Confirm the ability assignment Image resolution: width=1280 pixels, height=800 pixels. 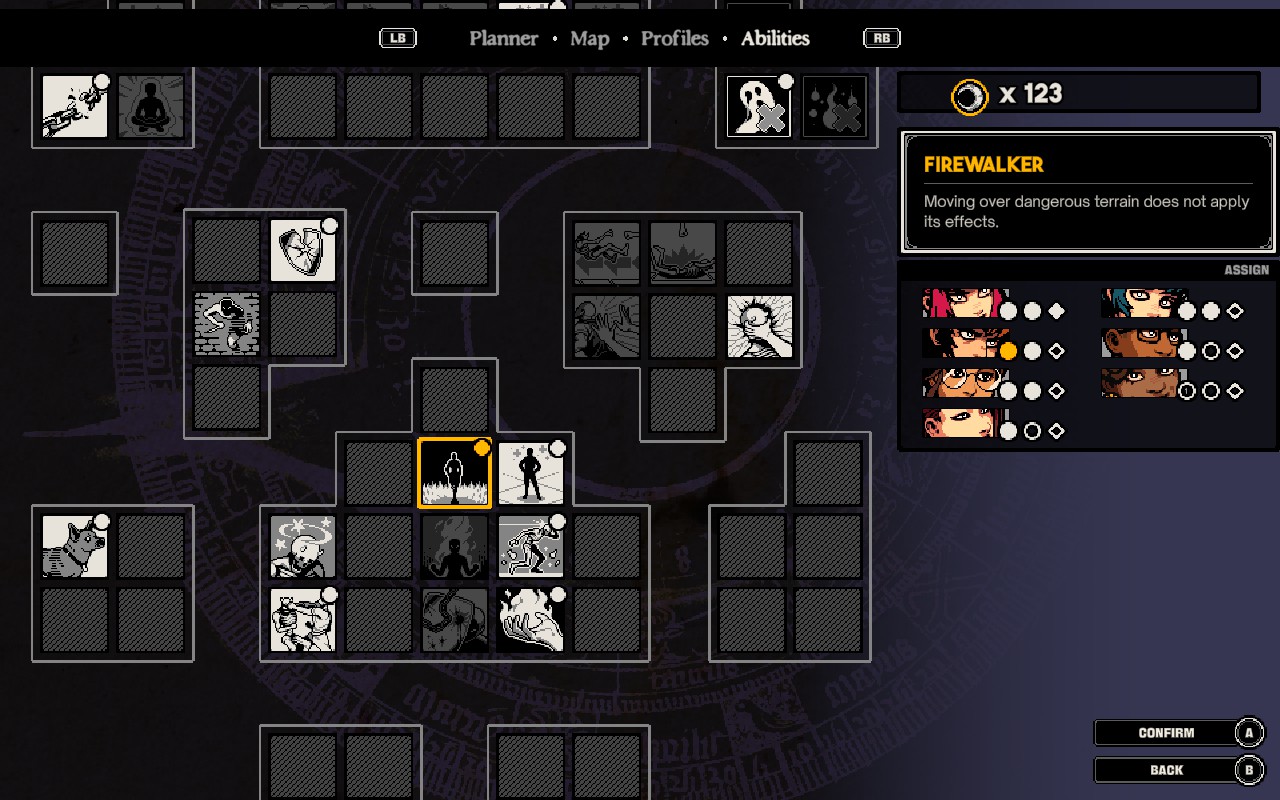[x=1166, y=733]
